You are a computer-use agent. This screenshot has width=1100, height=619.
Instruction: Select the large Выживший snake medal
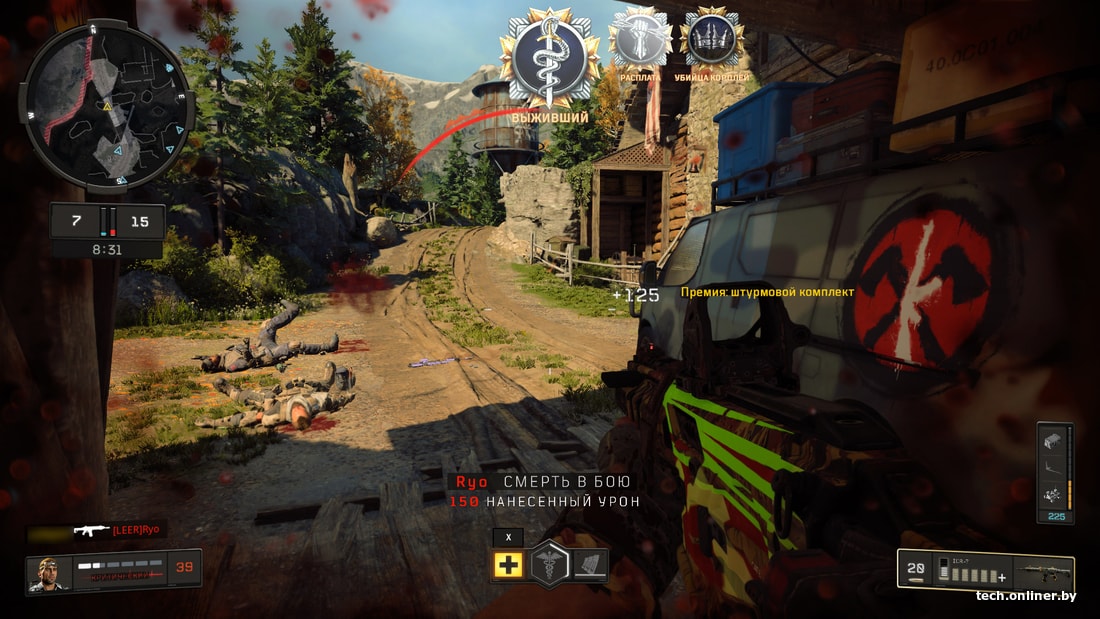(550, 60)
